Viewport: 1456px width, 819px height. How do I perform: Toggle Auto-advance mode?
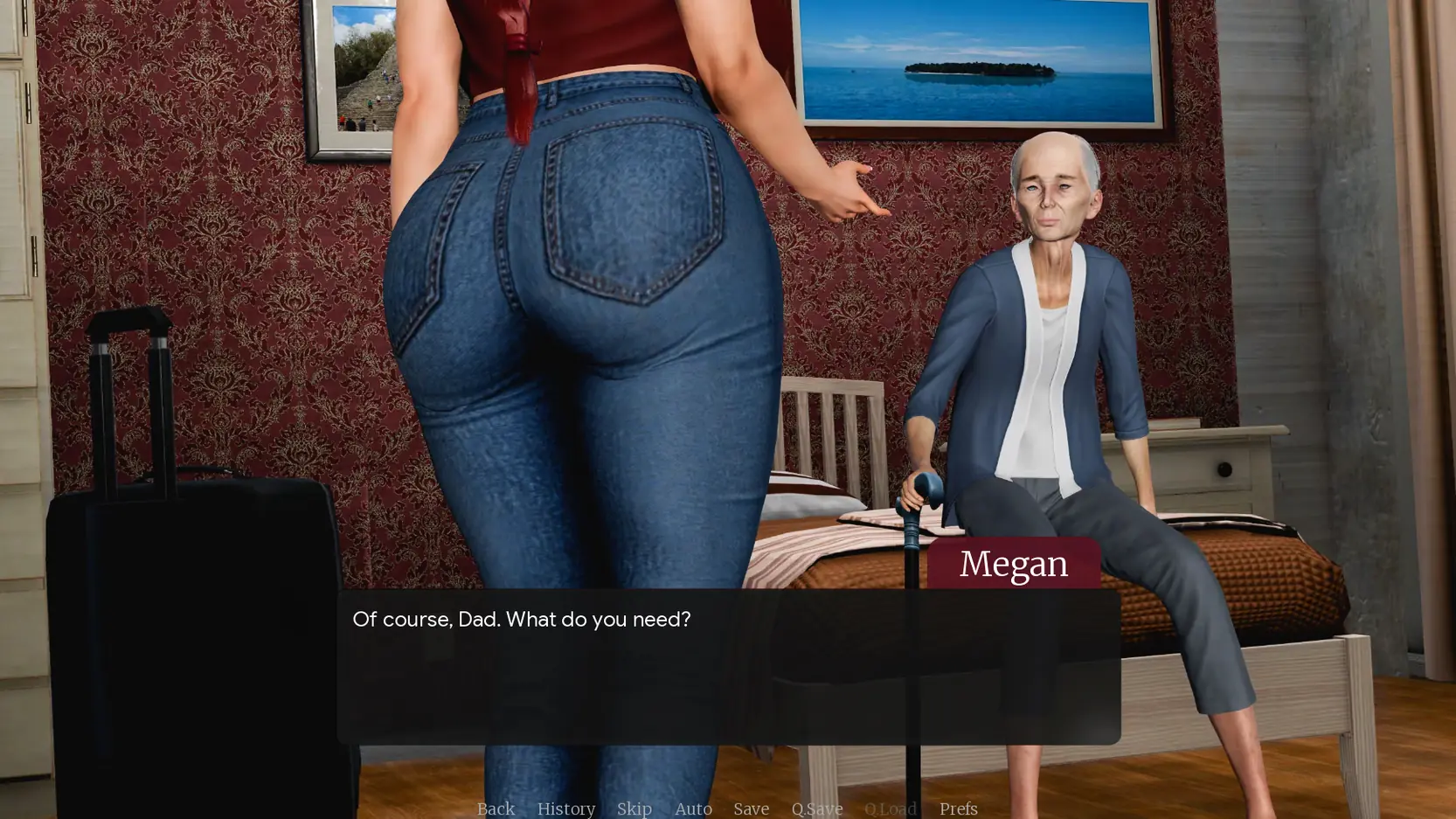tap(693, 809)
